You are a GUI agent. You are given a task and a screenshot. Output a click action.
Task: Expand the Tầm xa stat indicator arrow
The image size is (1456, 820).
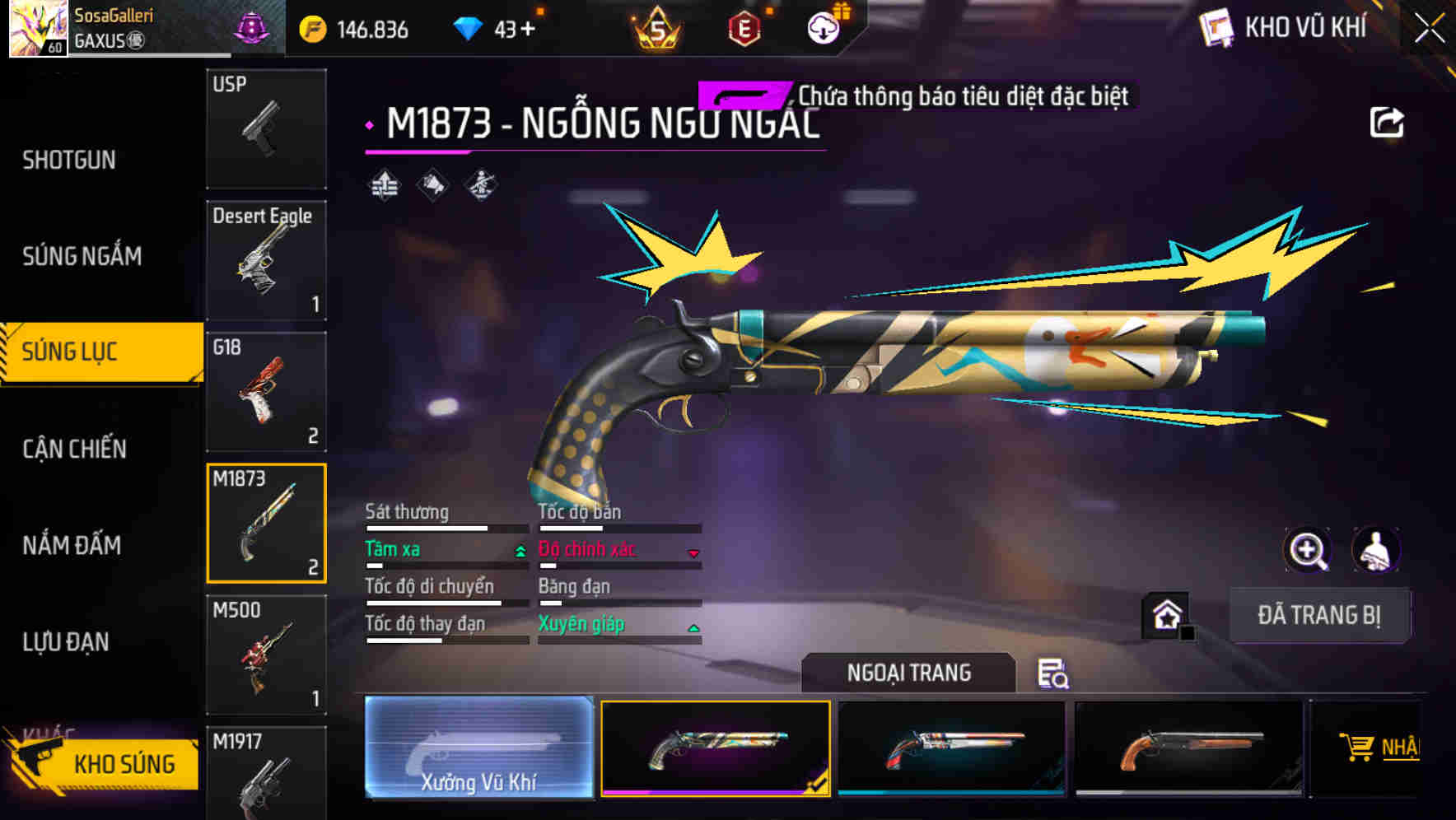click(x=520, y=551)
